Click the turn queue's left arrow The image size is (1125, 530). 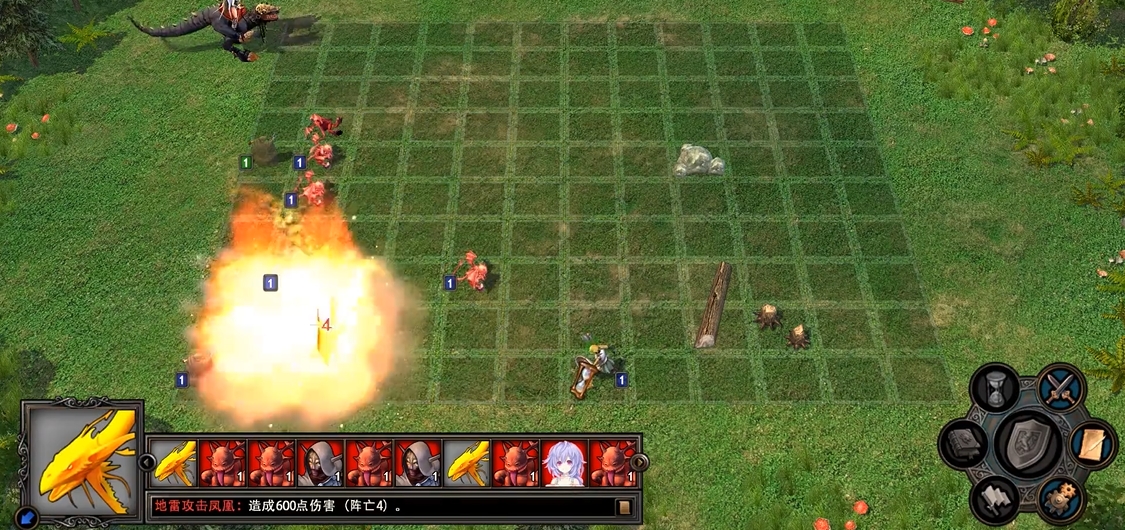[147, 462]
